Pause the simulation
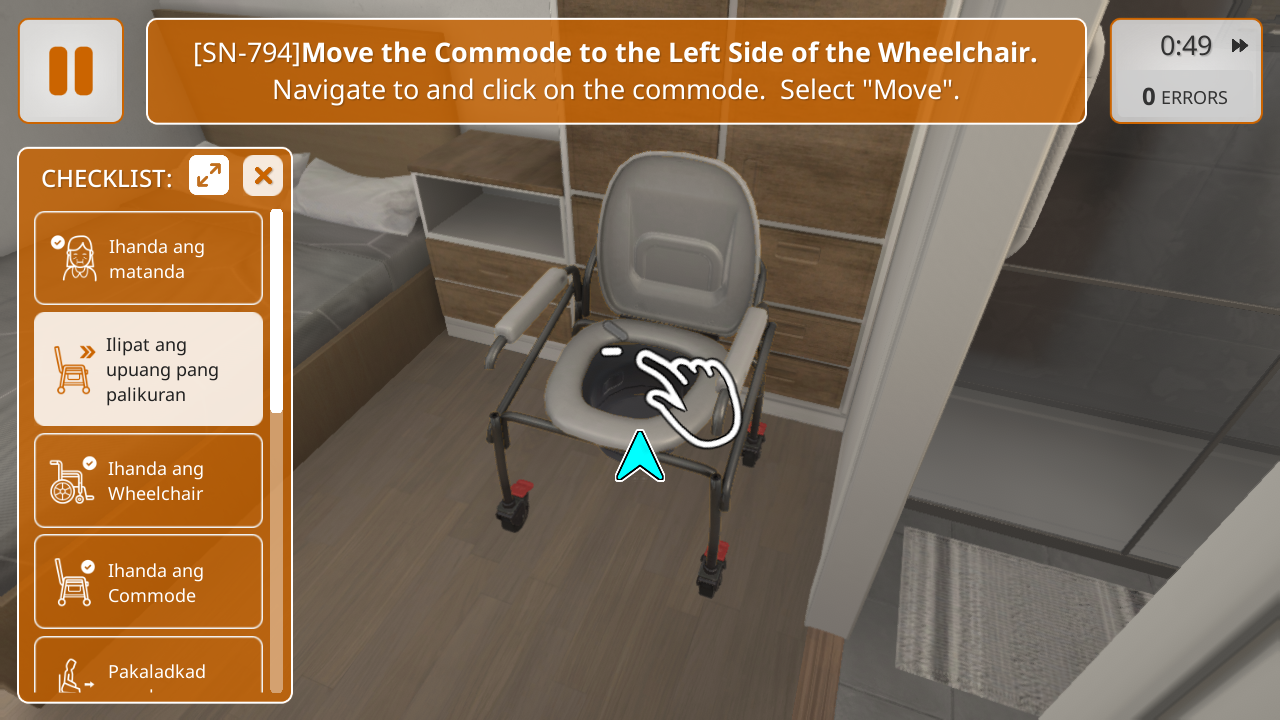Viewport: 1280px width, 720px height. pos(70,71)
